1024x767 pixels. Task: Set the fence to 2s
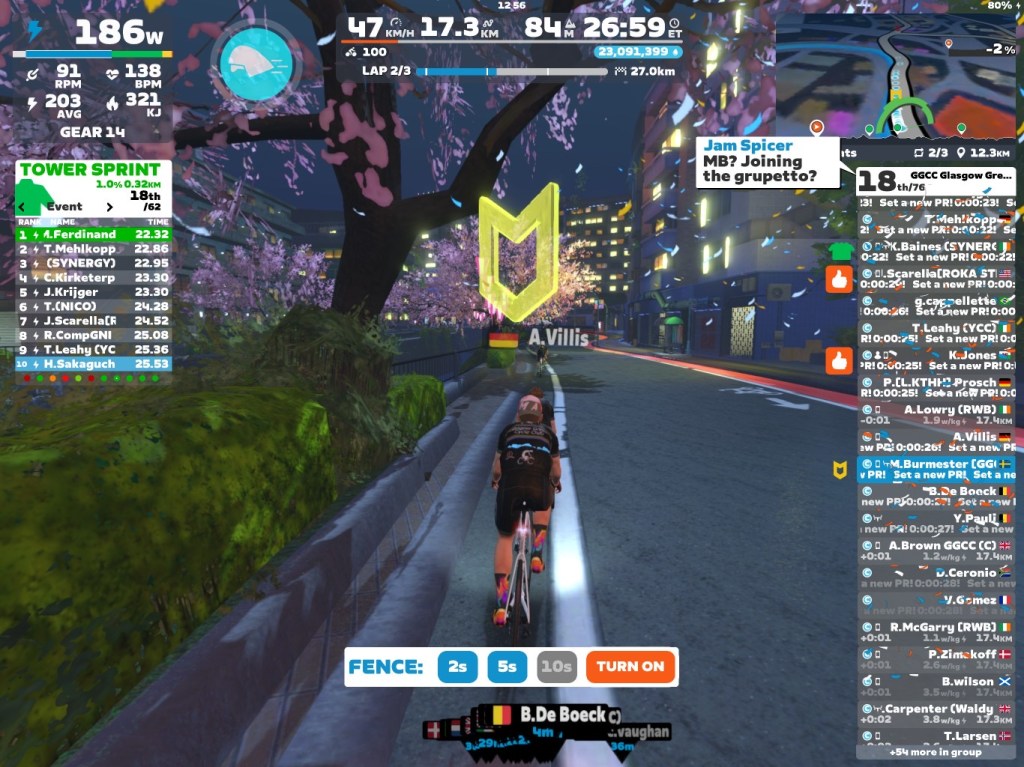457,667
